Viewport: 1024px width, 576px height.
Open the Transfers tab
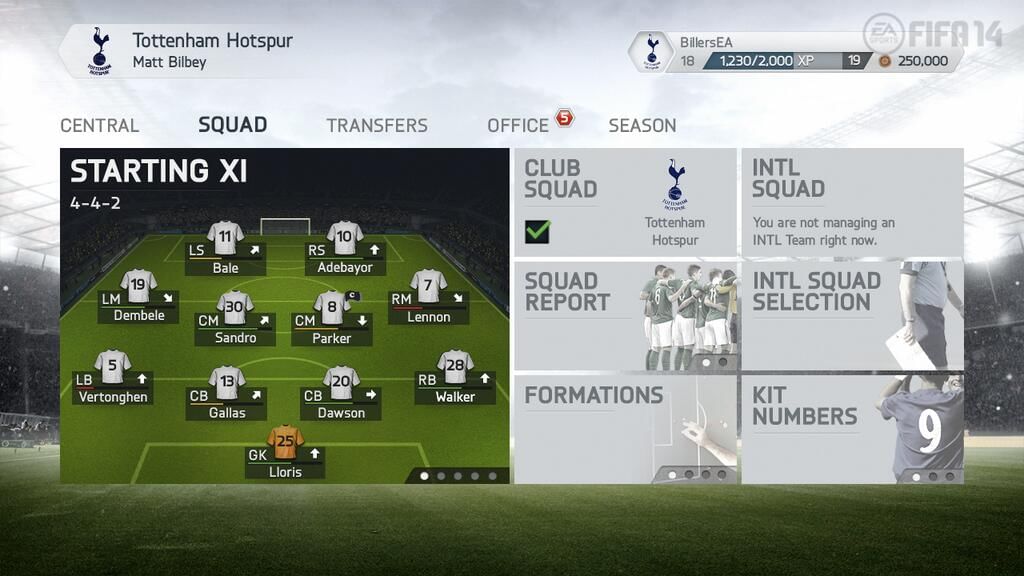[x=377, y=126]
